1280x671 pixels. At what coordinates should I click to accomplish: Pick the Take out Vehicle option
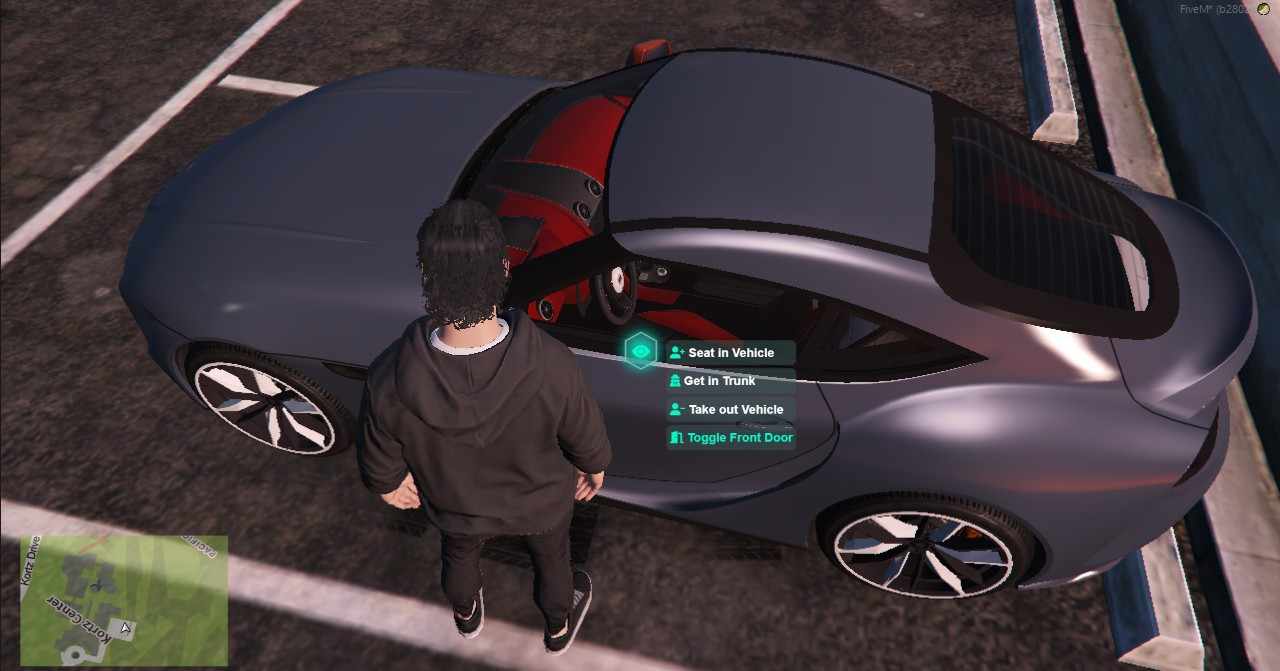click(731, 409)
